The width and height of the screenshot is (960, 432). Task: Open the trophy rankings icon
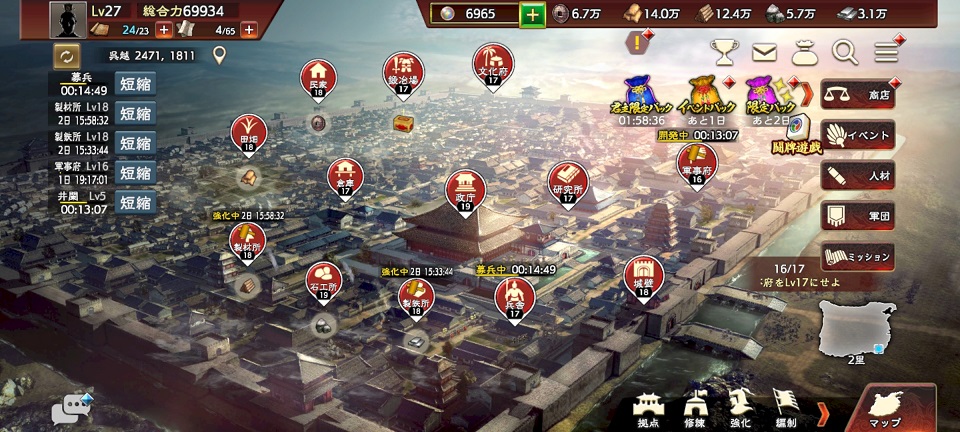[725, 52]
